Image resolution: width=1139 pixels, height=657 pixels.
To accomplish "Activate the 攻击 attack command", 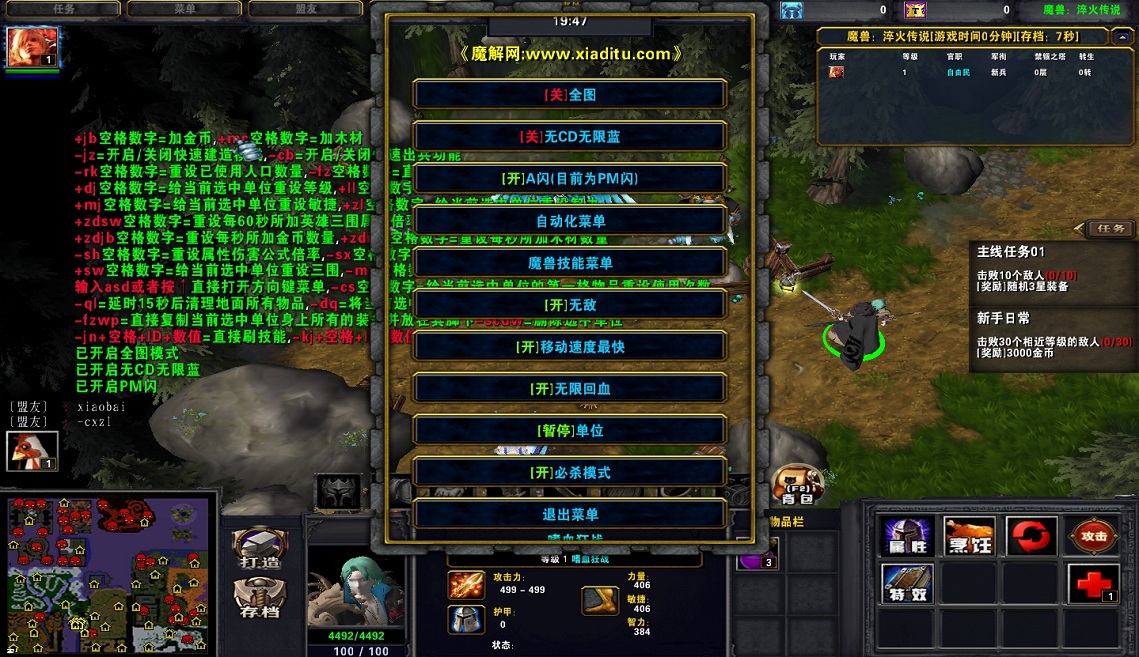I will [x=1093, y=537].
